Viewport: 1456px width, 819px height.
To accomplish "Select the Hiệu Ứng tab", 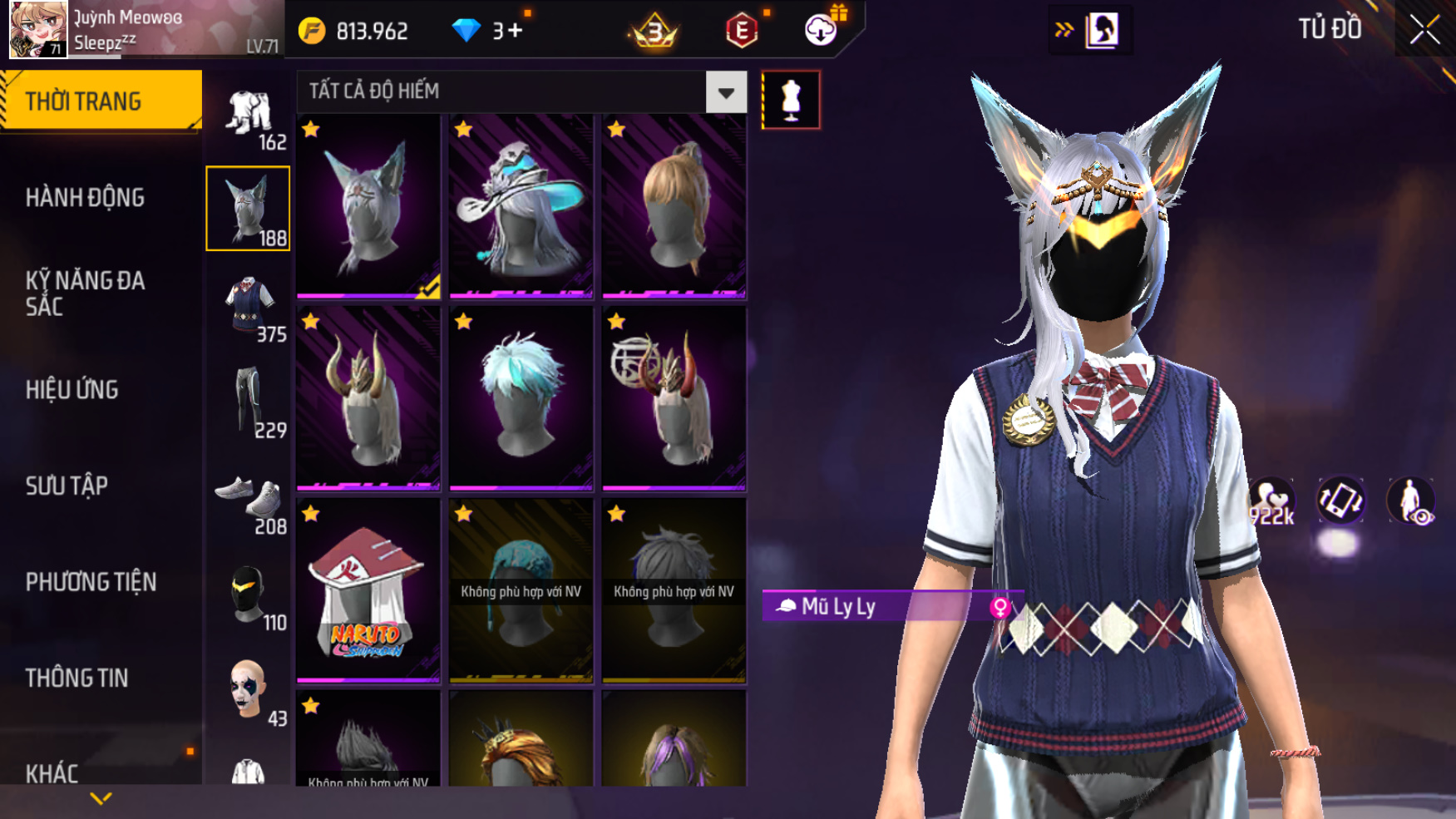I will point(72,389).
